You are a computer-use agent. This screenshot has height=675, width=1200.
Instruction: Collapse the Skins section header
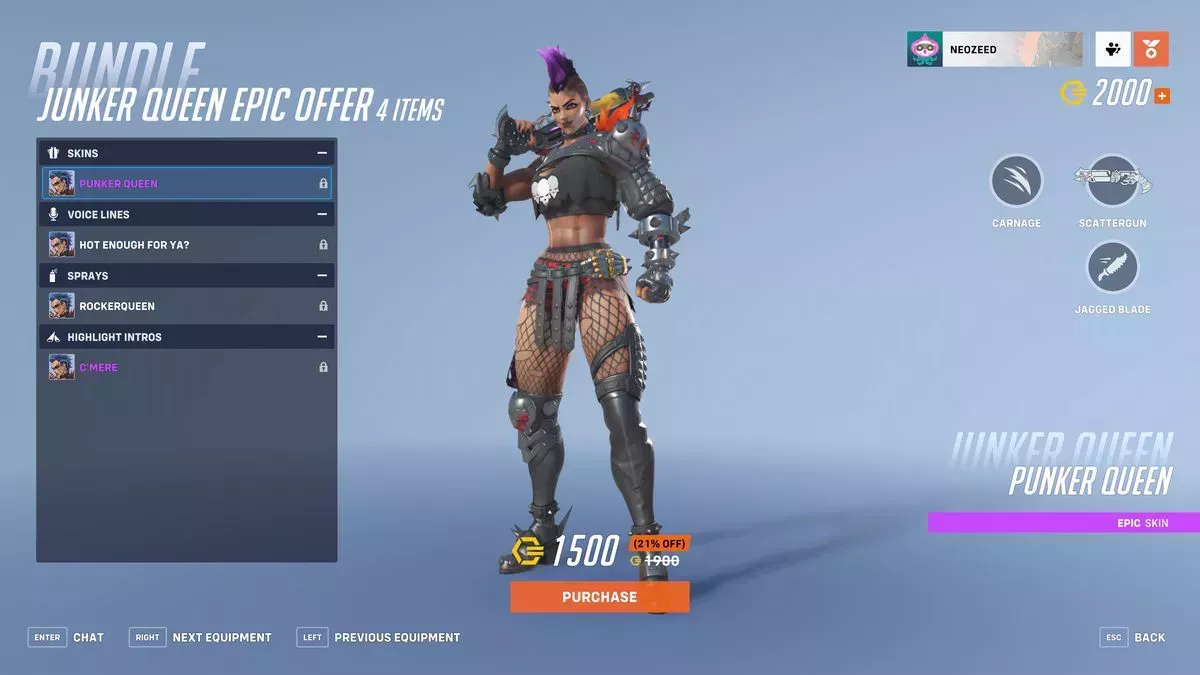[x=322, y=153]
